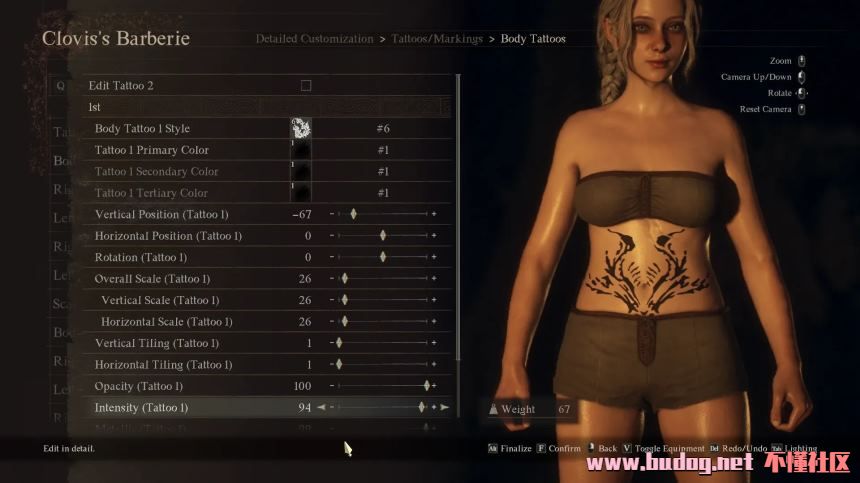Visit the www.budog.net watermark link
This screenshot has width=860, height=483.
pos(675,462)
